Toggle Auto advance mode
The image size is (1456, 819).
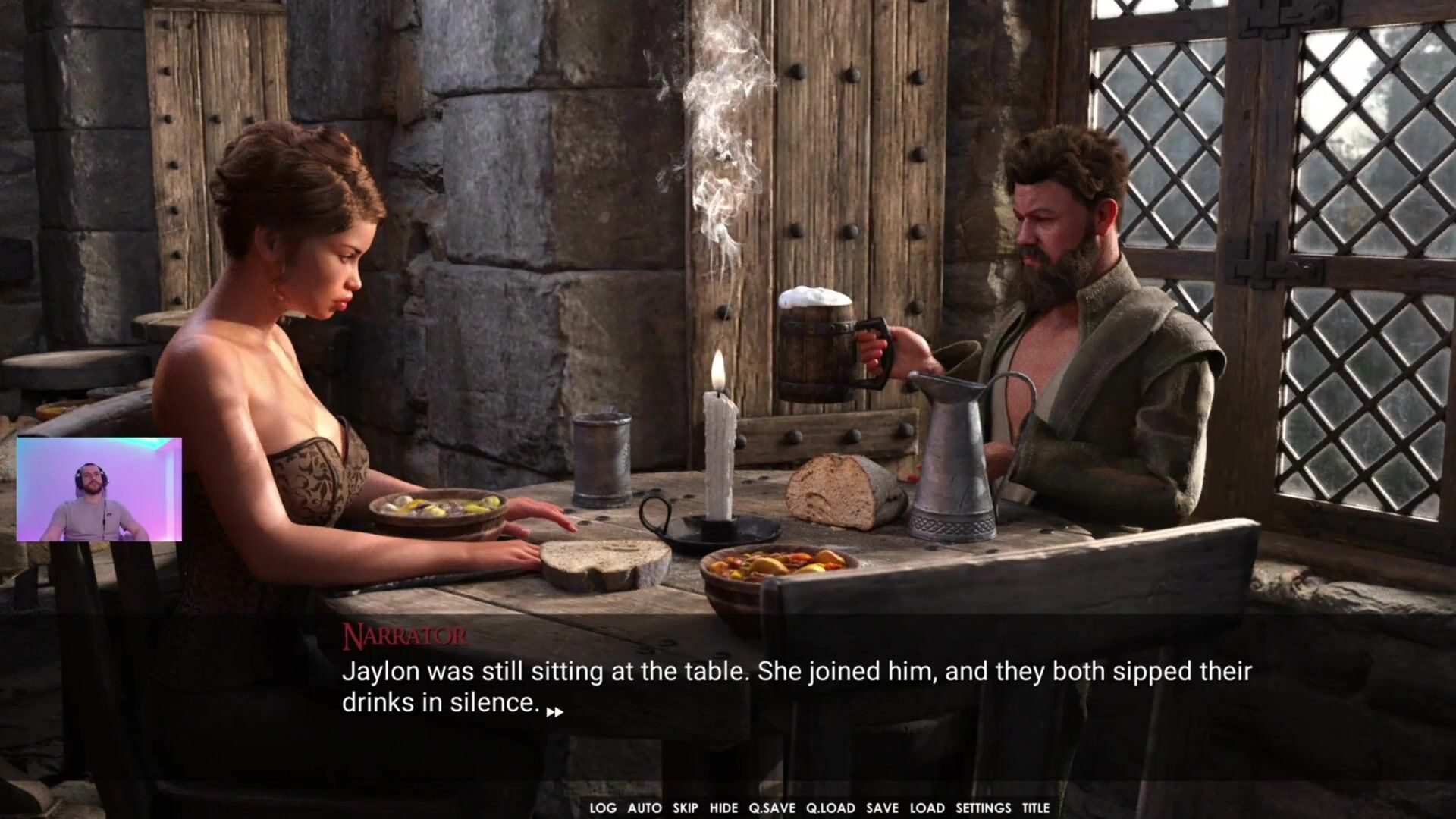(645, 808)
